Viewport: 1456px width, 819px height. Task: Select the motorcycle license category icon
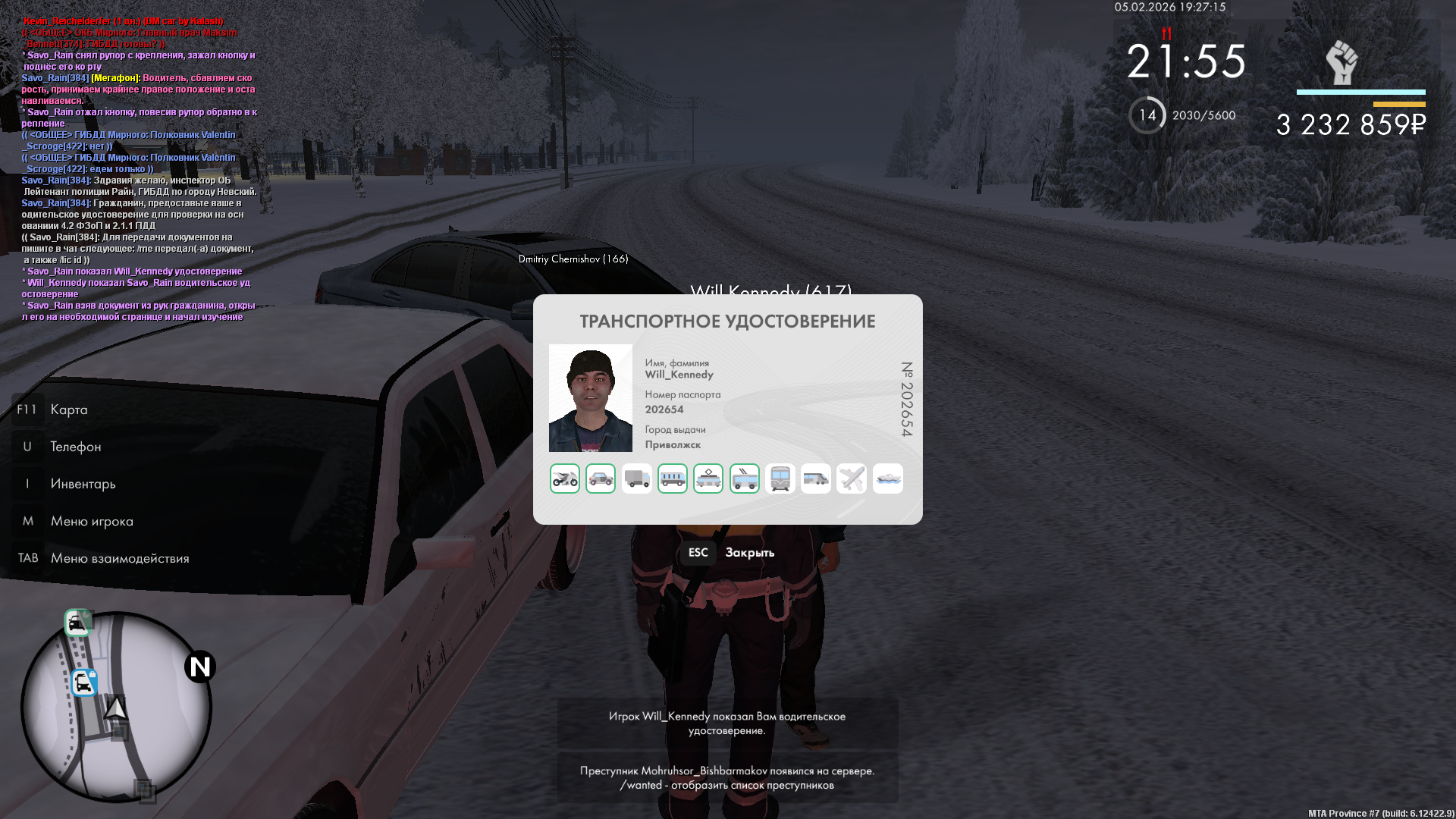(x=565, y=479)
